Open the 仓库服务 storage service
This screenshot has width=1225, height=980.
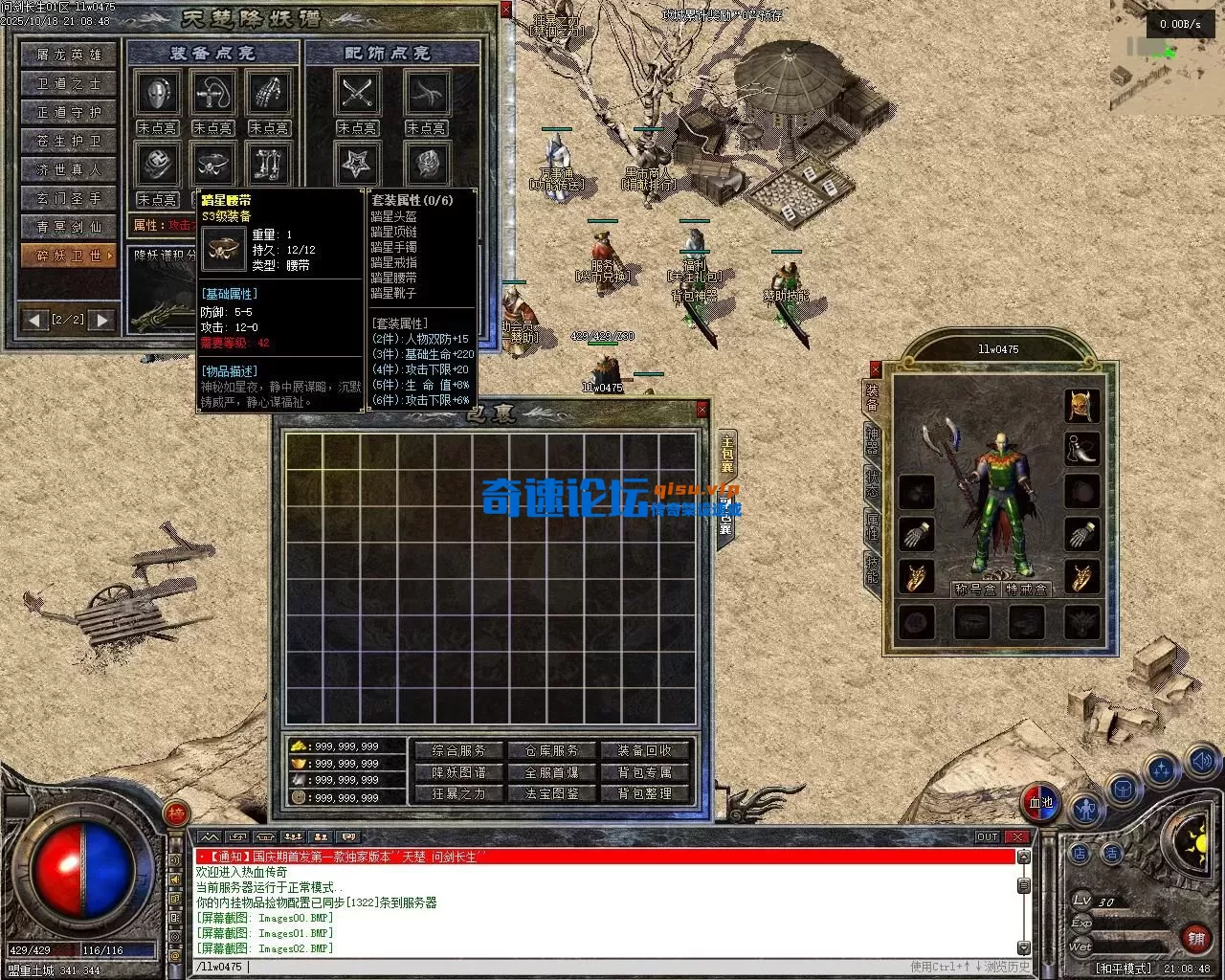[552, 751]
